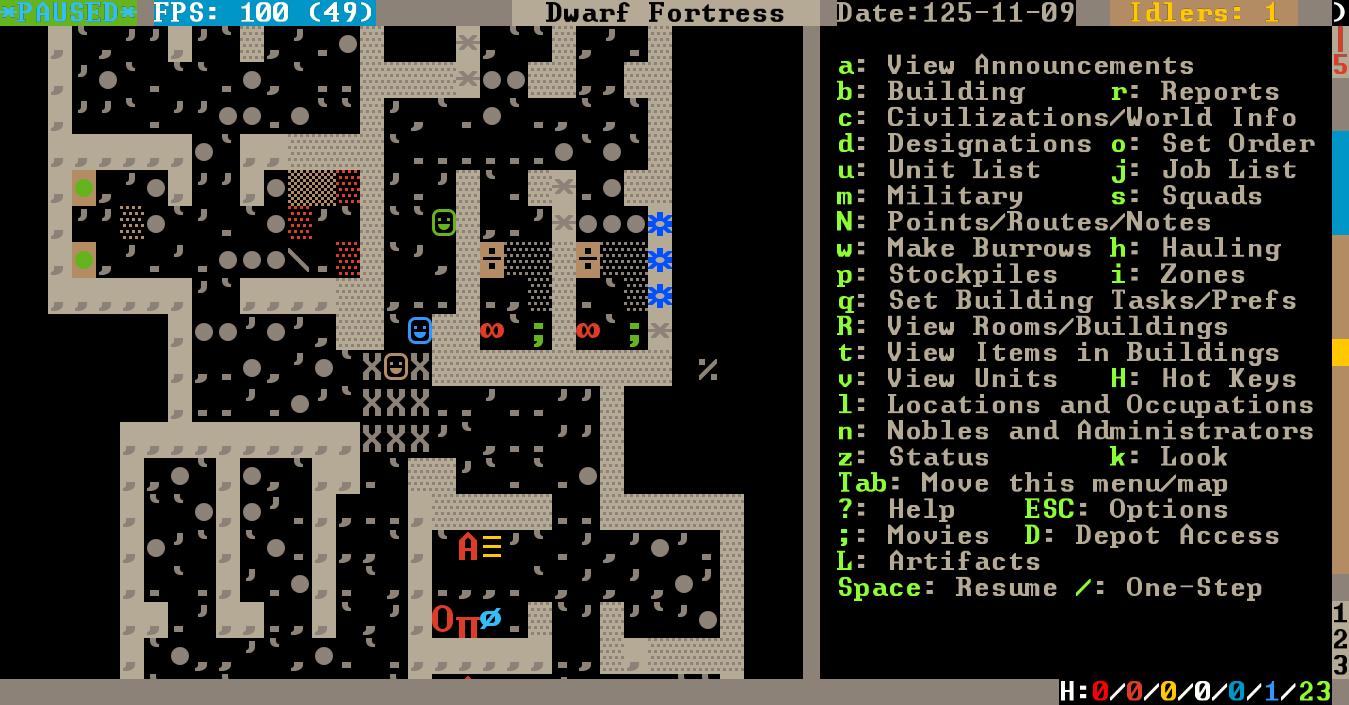Image resolution: width=1349 pixels, height=705 pixels.
Task: Open the Stockpiles menu
Action: (972, 274)
